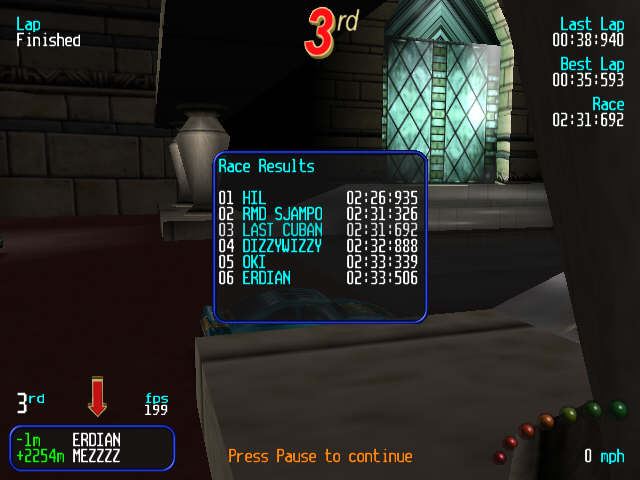Select ERDIAN's sixth place result row
Viewport: 640px width, 480px height.
[318, 278]
